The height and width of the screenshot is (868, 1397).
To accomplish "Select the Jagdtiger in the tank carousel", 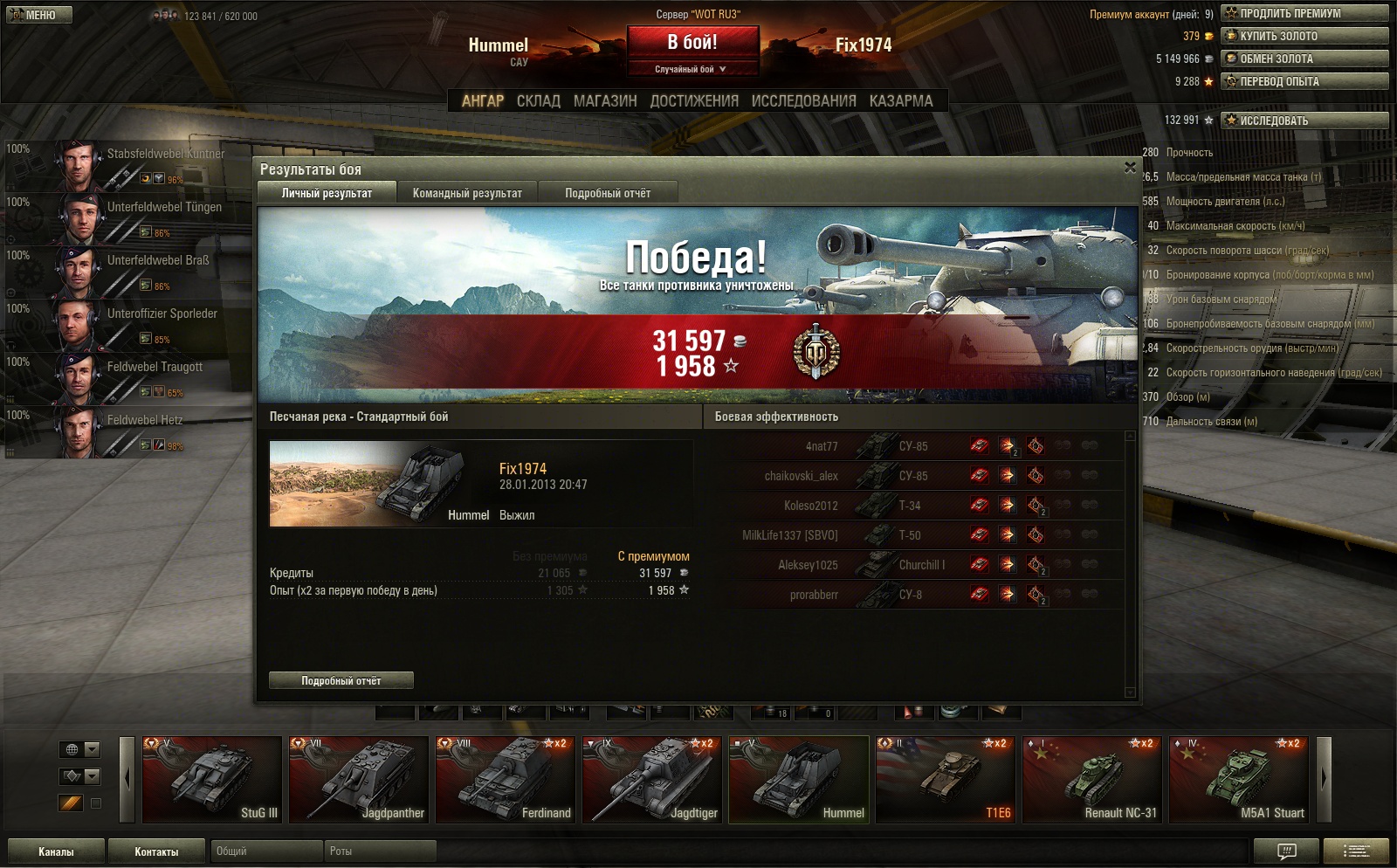I will 652,779.
